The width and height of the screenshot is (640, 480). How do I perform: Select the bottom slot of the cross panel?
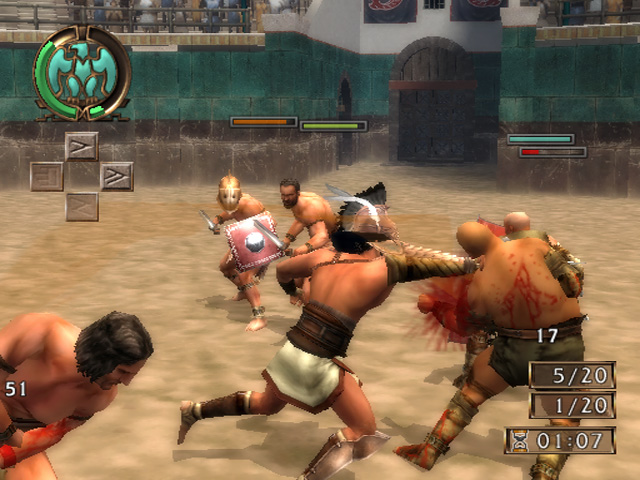pos(82,206)
